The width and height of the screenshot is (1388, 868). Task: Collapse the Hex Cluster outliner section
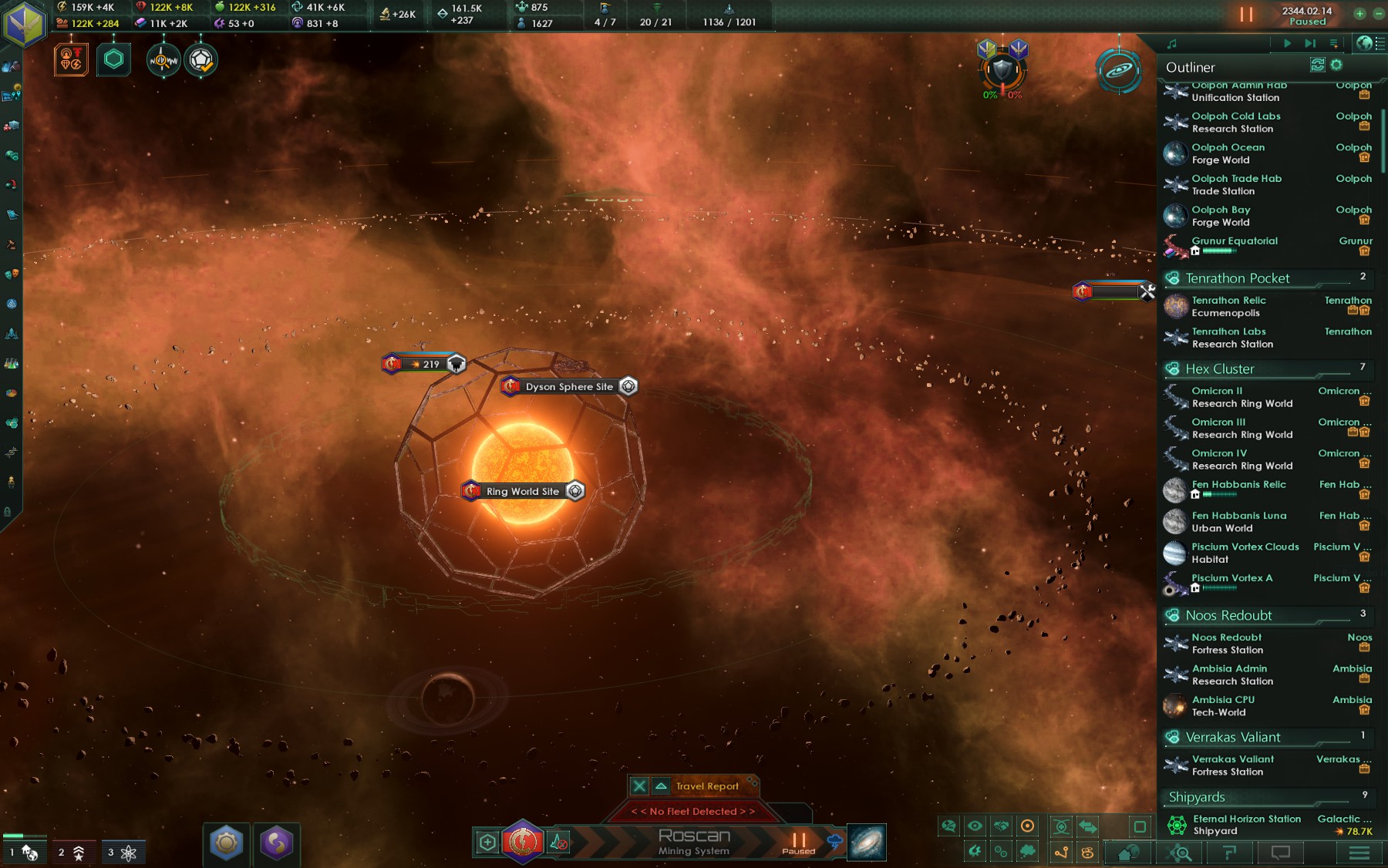1219,368
